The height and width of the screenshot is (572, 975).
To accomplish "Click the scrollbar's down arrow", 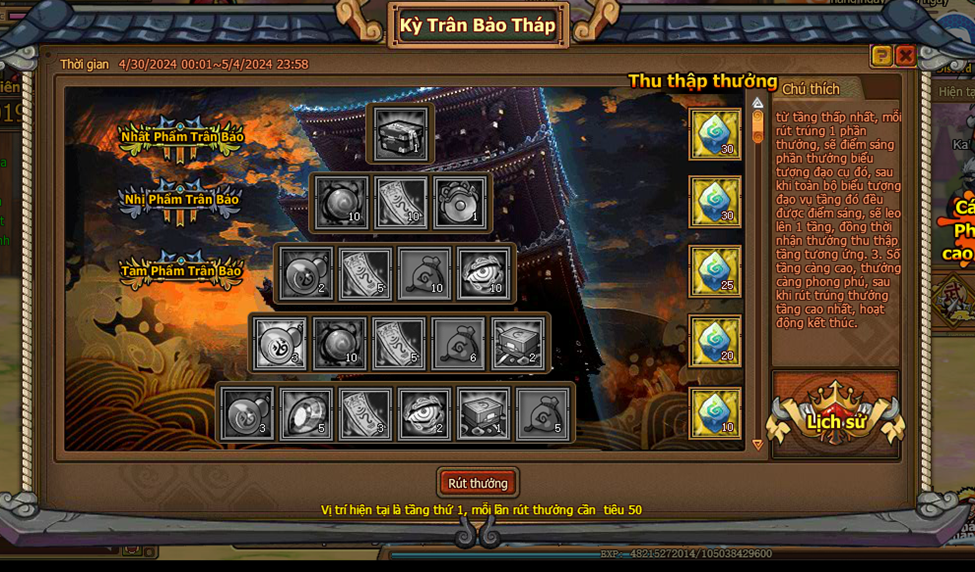I will (x=758, y=444).
